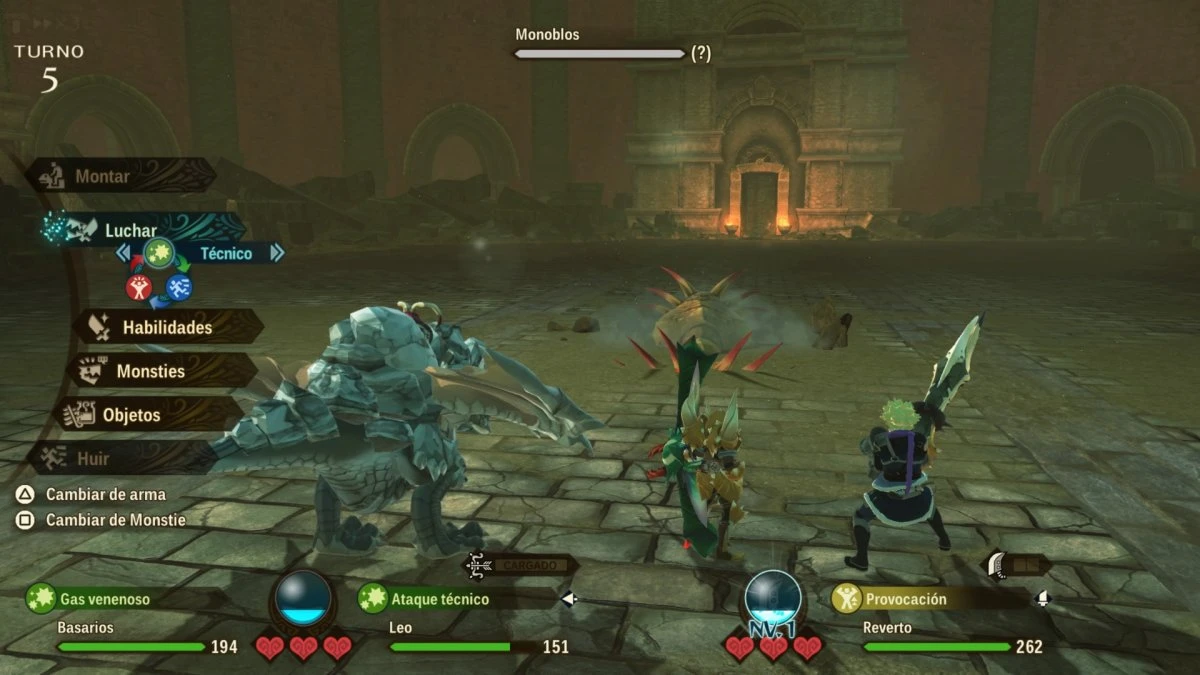Select Leo's Ataque técnico action

pyautogui.click(x=440, y=599)
